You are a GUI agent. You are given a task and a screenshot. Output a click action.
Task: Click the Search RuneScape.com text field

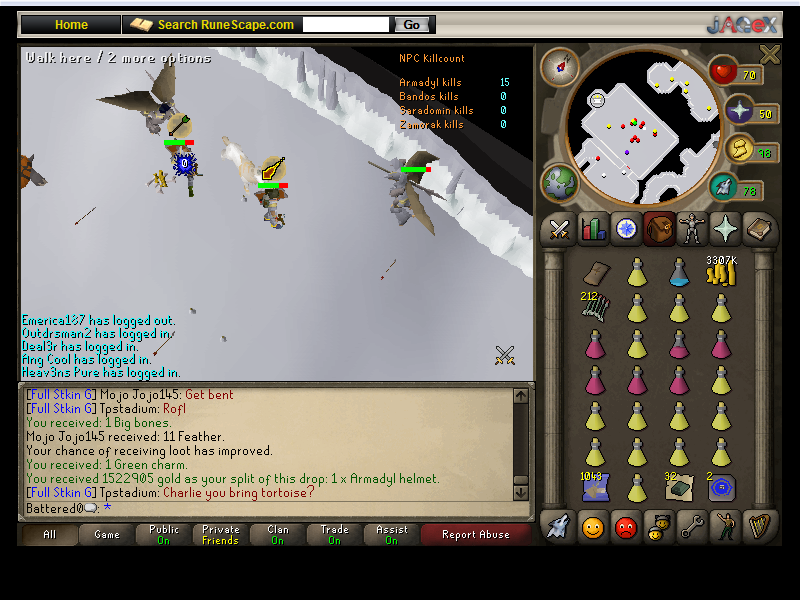point(345,24)
